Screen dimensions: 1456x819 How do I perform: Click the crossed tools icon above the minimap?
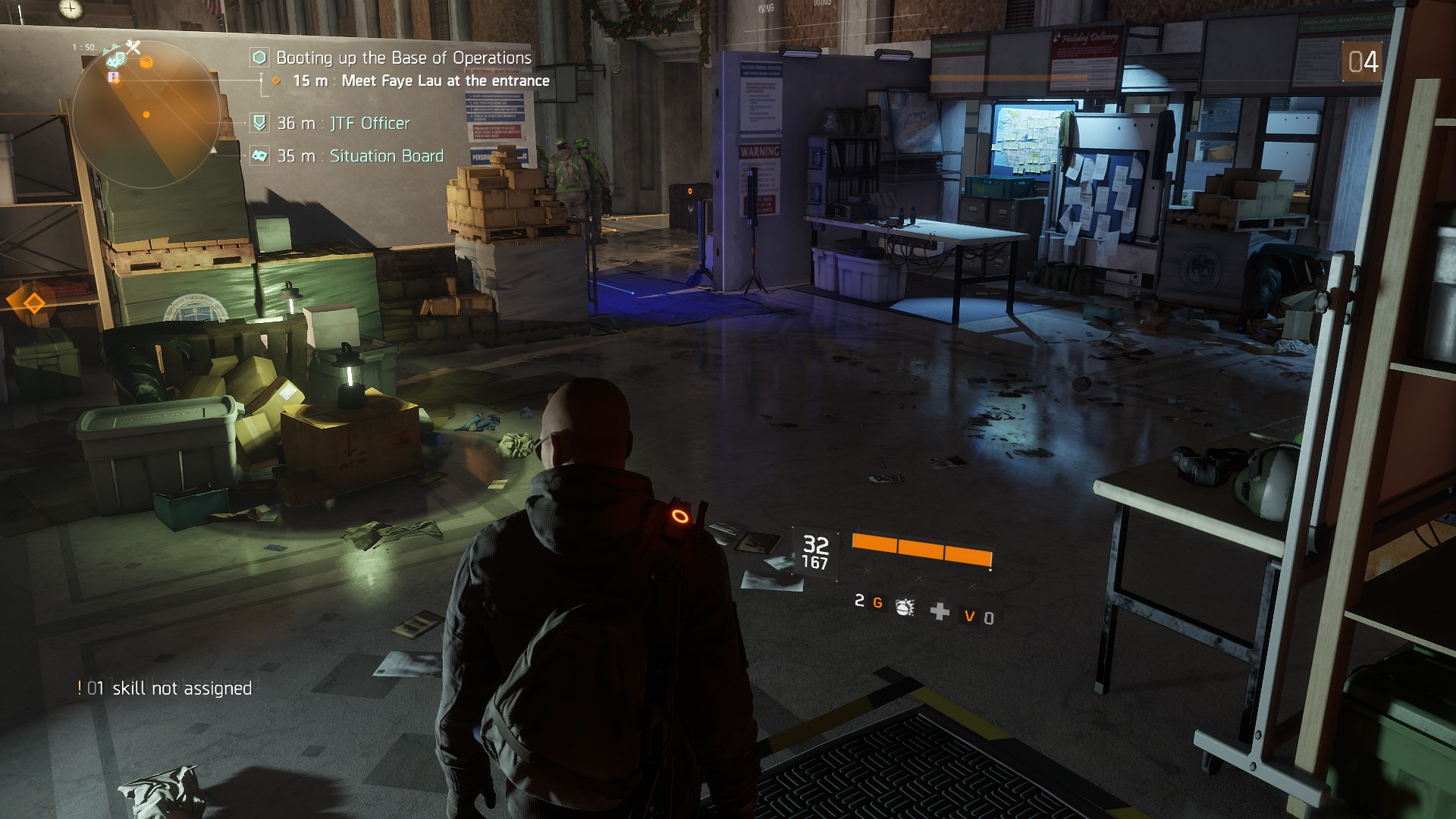(133, 47)
